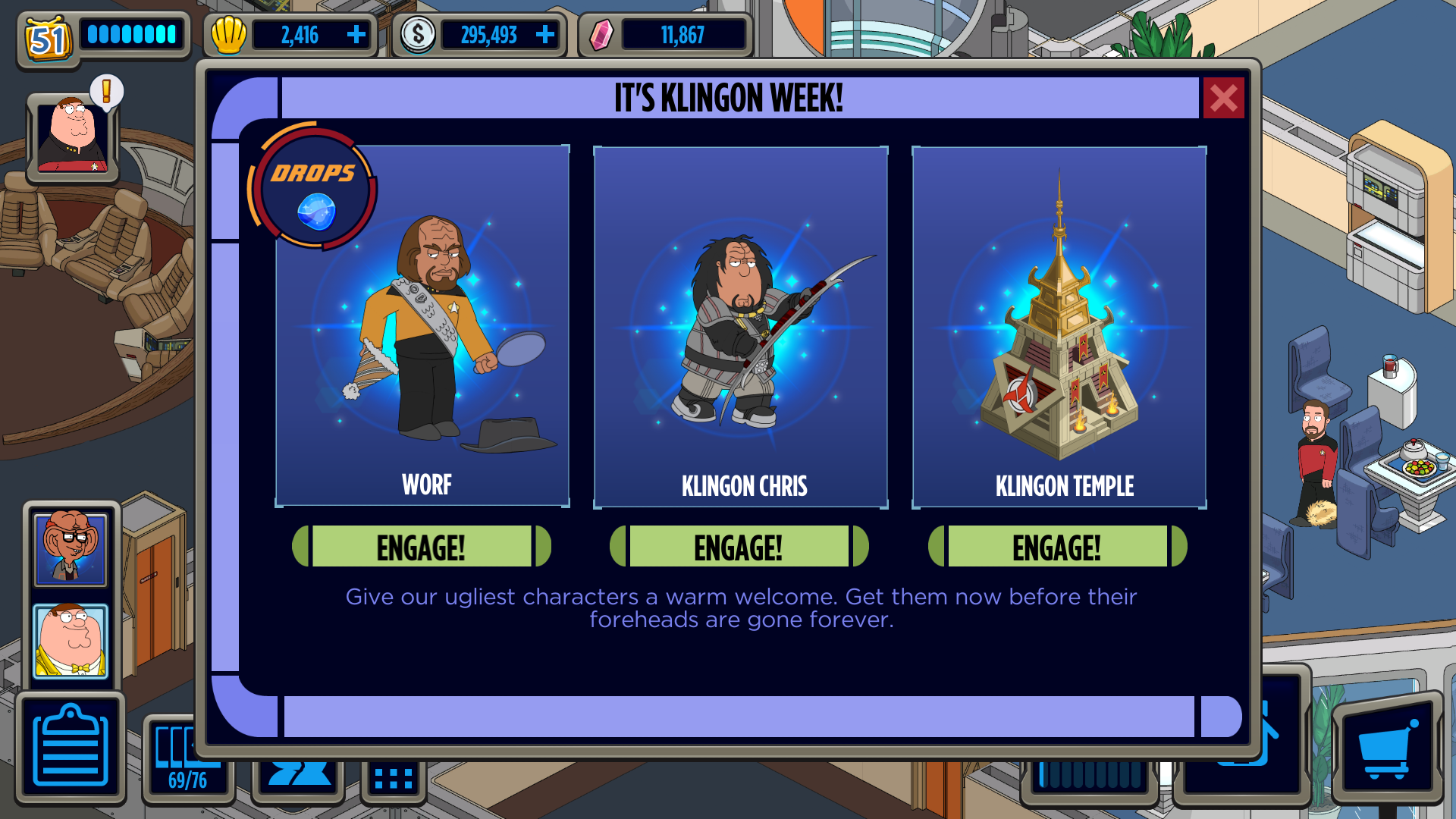
Task: Open the Peter in yellow suit portrait
Action: [x=71, y=641]
